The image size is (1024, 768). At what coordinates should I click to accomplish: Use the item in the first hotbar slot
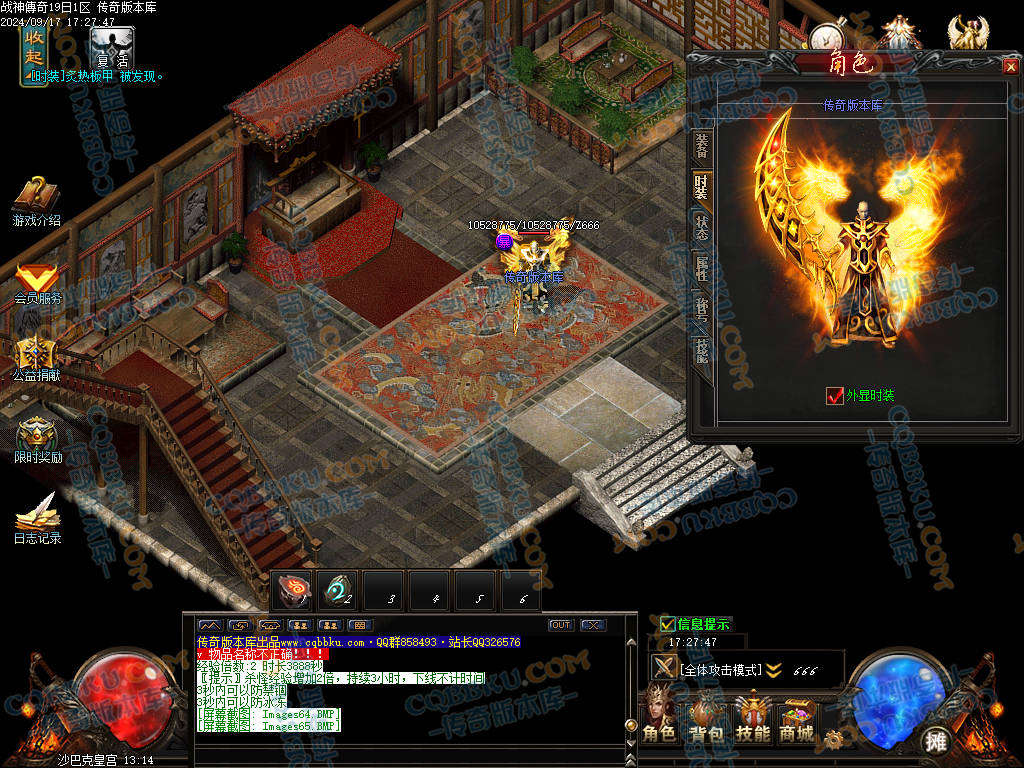point(294,591)
